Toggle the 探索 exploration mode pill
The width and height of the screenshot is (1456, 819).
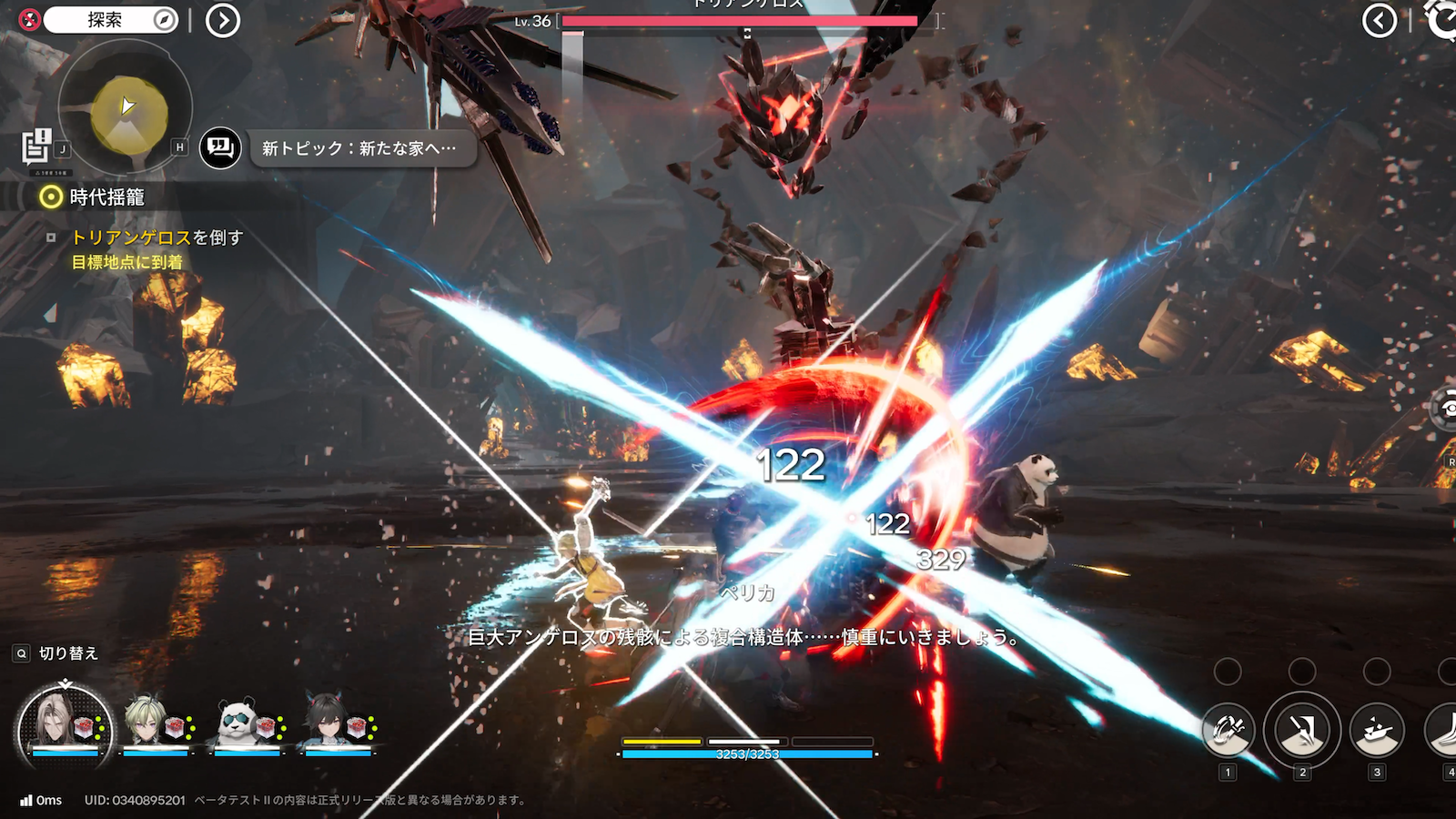pyautogui.click(x=109, y=20)
